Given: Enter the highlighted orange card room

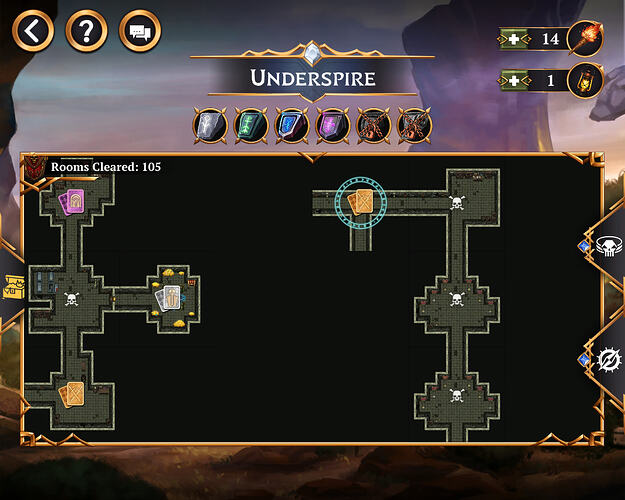Looking at the screenshot, I should [x=359, y=203].
